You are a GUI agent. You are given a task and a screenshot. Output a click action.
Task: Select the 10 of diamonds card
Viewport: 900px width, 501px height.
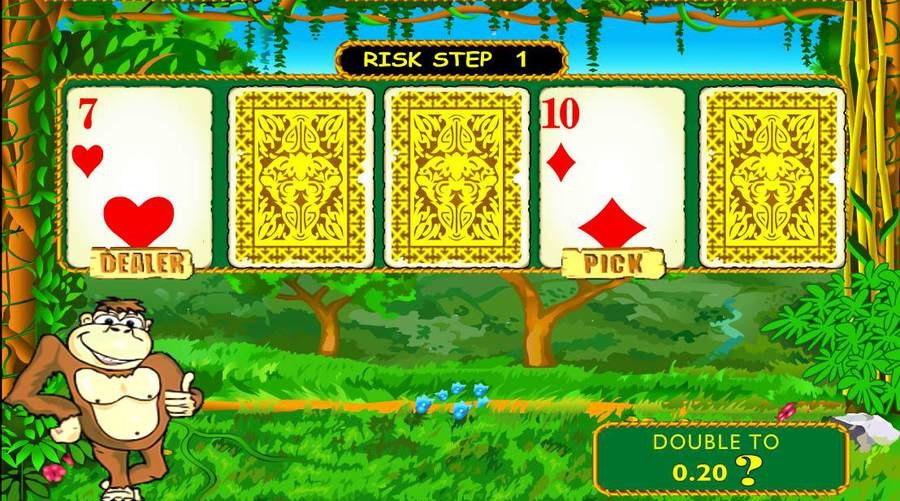[612, 176]
